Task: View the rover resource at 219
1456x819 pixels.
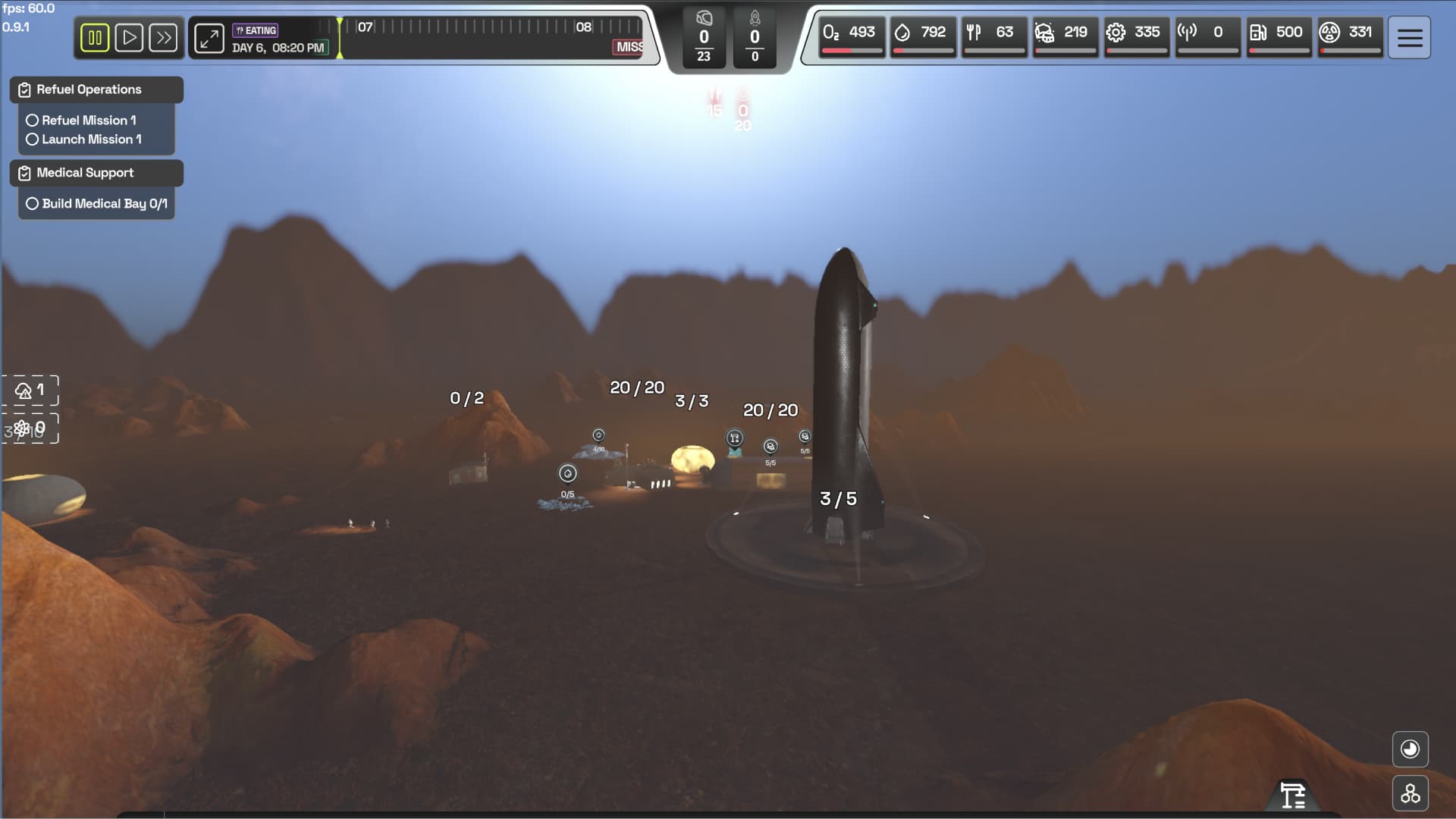Action: [x=1065, y=34]
